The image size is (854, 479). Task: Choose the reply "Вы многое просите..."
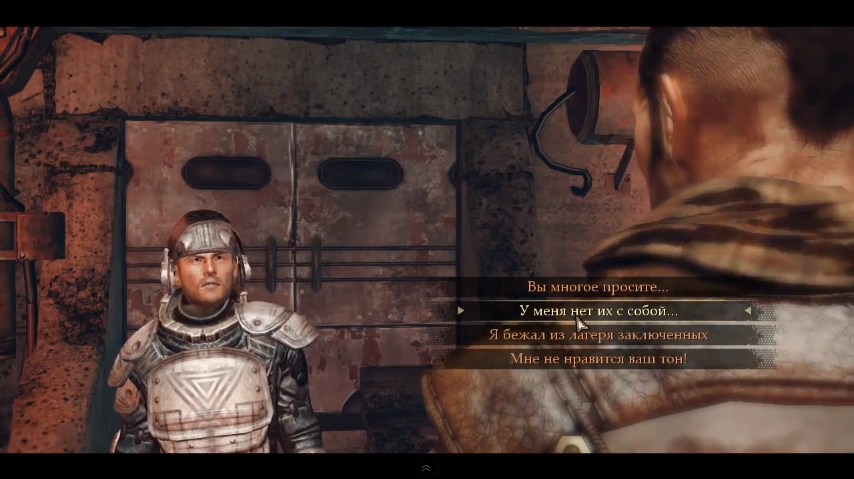[x=598, y=287]
